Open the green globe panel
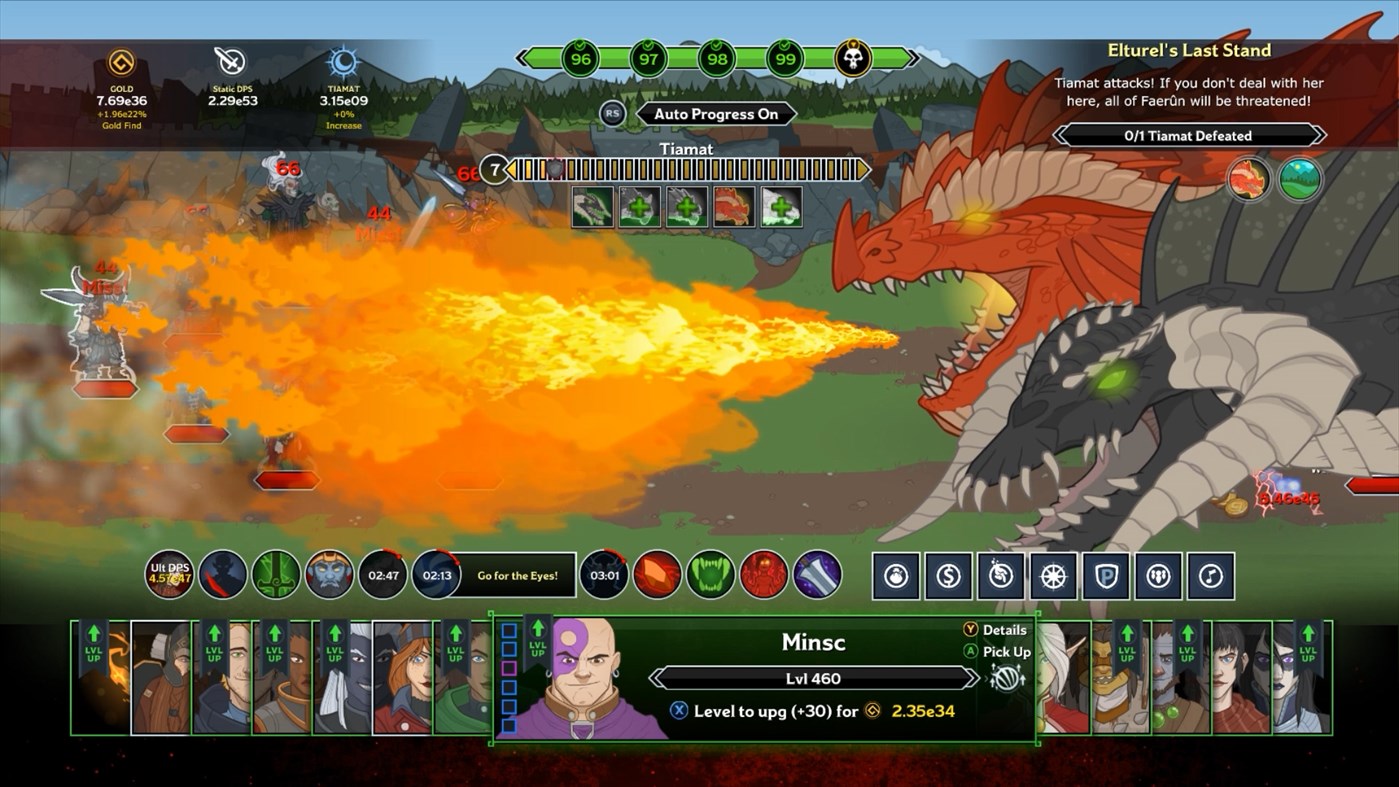 point(1301,180)
